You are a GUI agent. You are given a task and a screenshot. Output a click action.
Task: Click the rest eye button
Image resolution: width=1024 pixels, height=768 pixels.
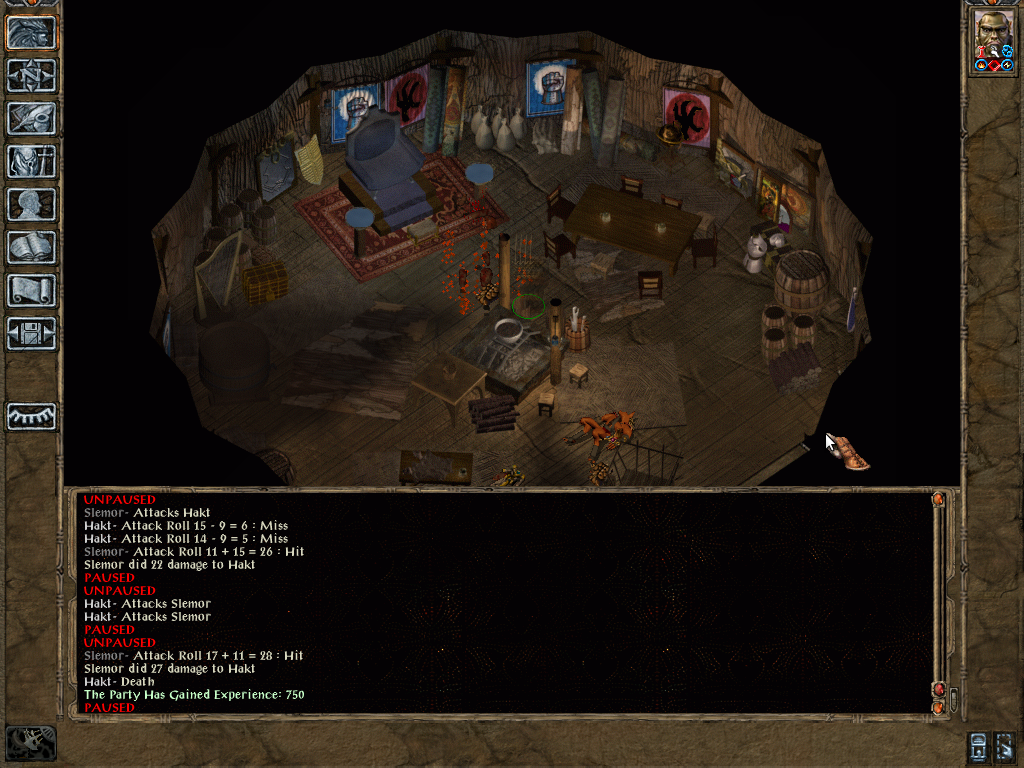tap(32, 415)
